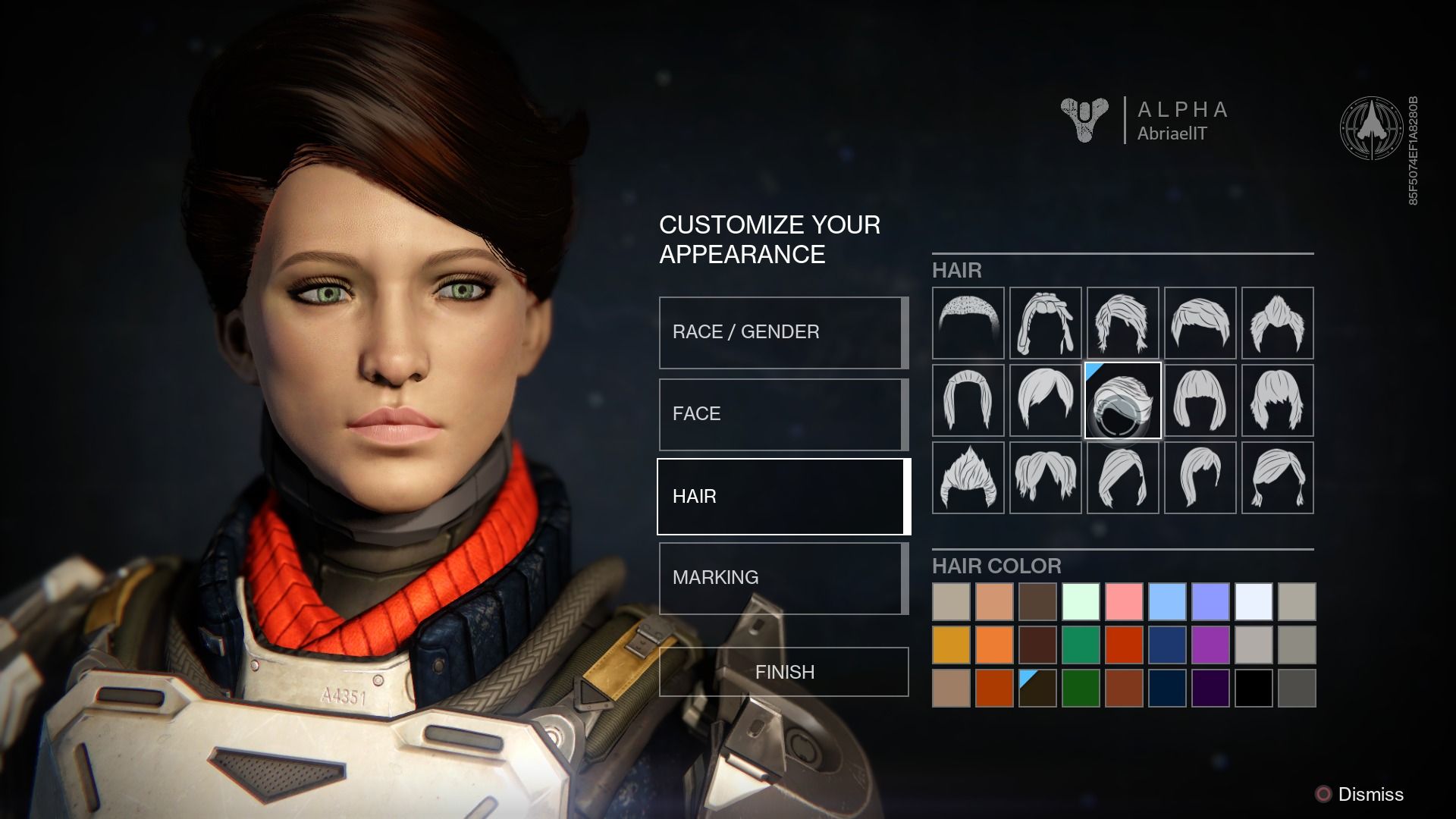Choose the spiky mohawk hairstyle
Viewport: 1456px width, 819px height.
968,478
